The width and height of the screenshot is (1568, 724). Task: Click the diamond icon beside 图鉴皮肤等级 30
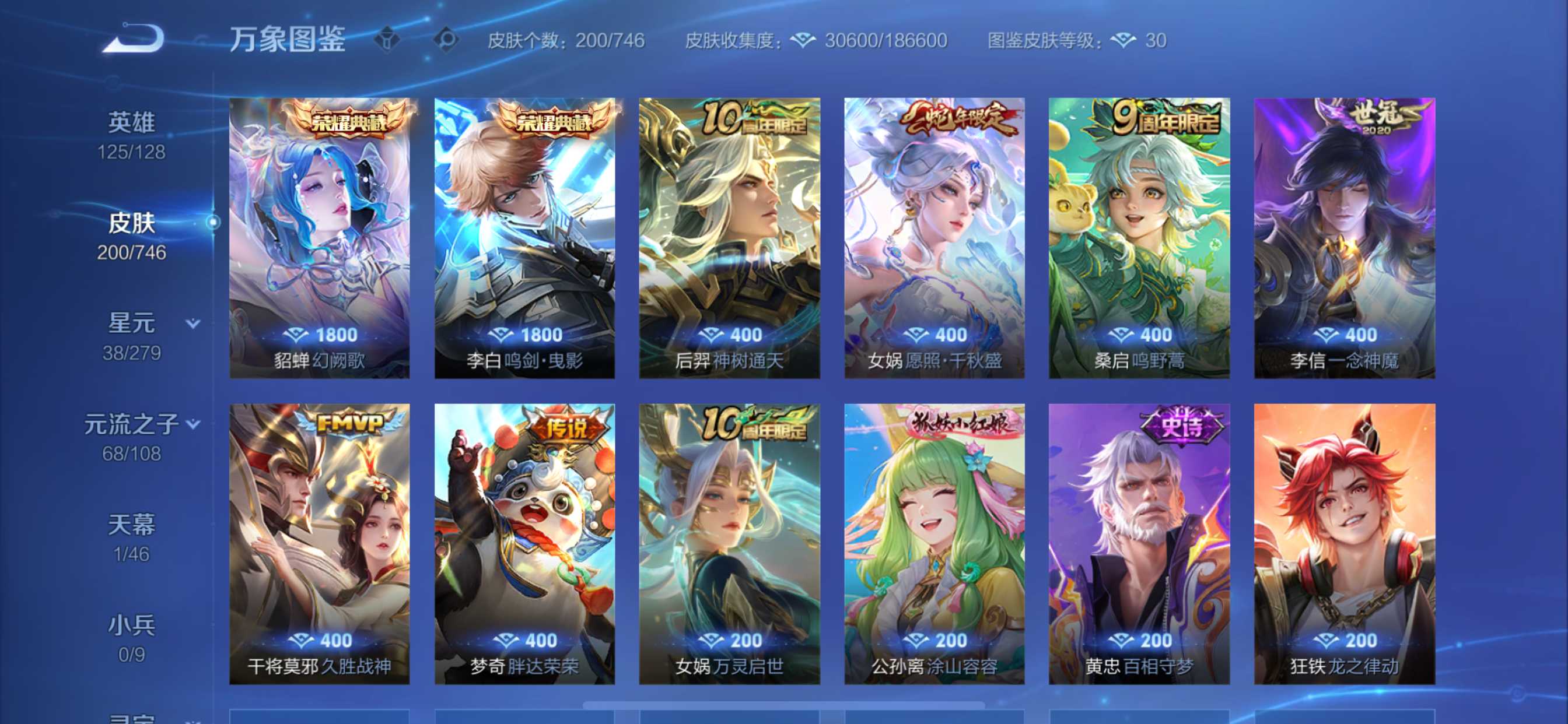pos(1124,40)
